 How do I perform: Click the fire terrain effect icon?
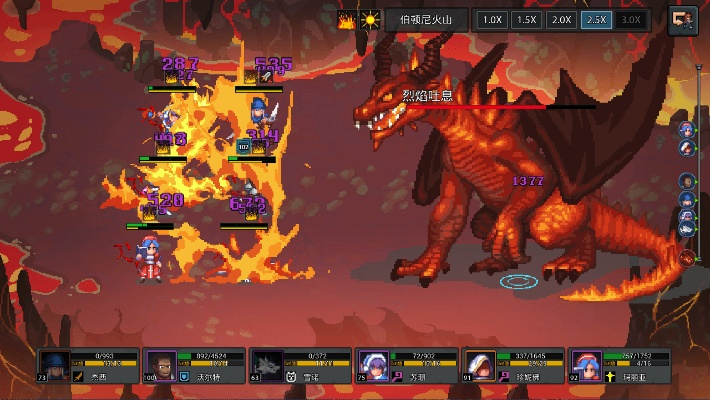point(347,20)
